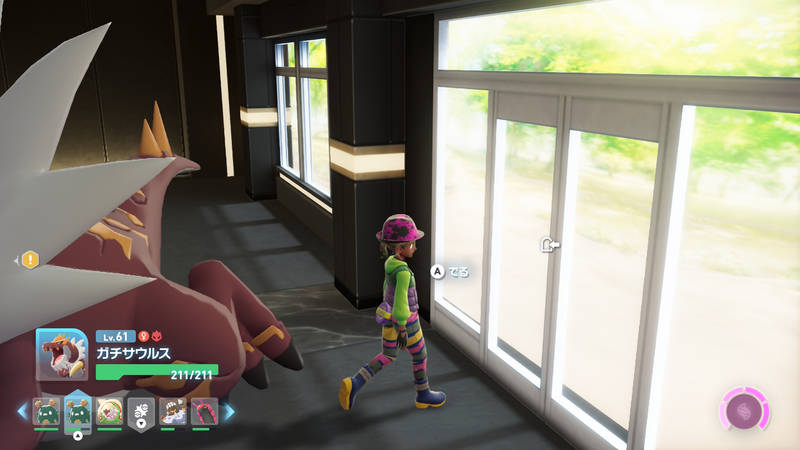
Task: Choose the highlighted green Pokémon party slot
Action: (78, 410)
